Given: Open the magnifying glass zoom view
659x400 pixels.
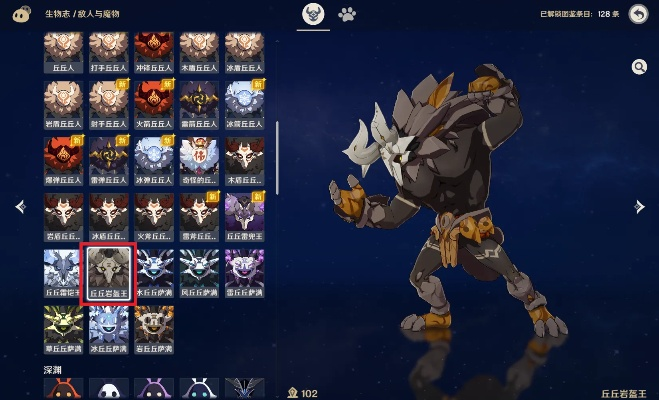Looking at the screenshot, I should (x=639, y=66).
